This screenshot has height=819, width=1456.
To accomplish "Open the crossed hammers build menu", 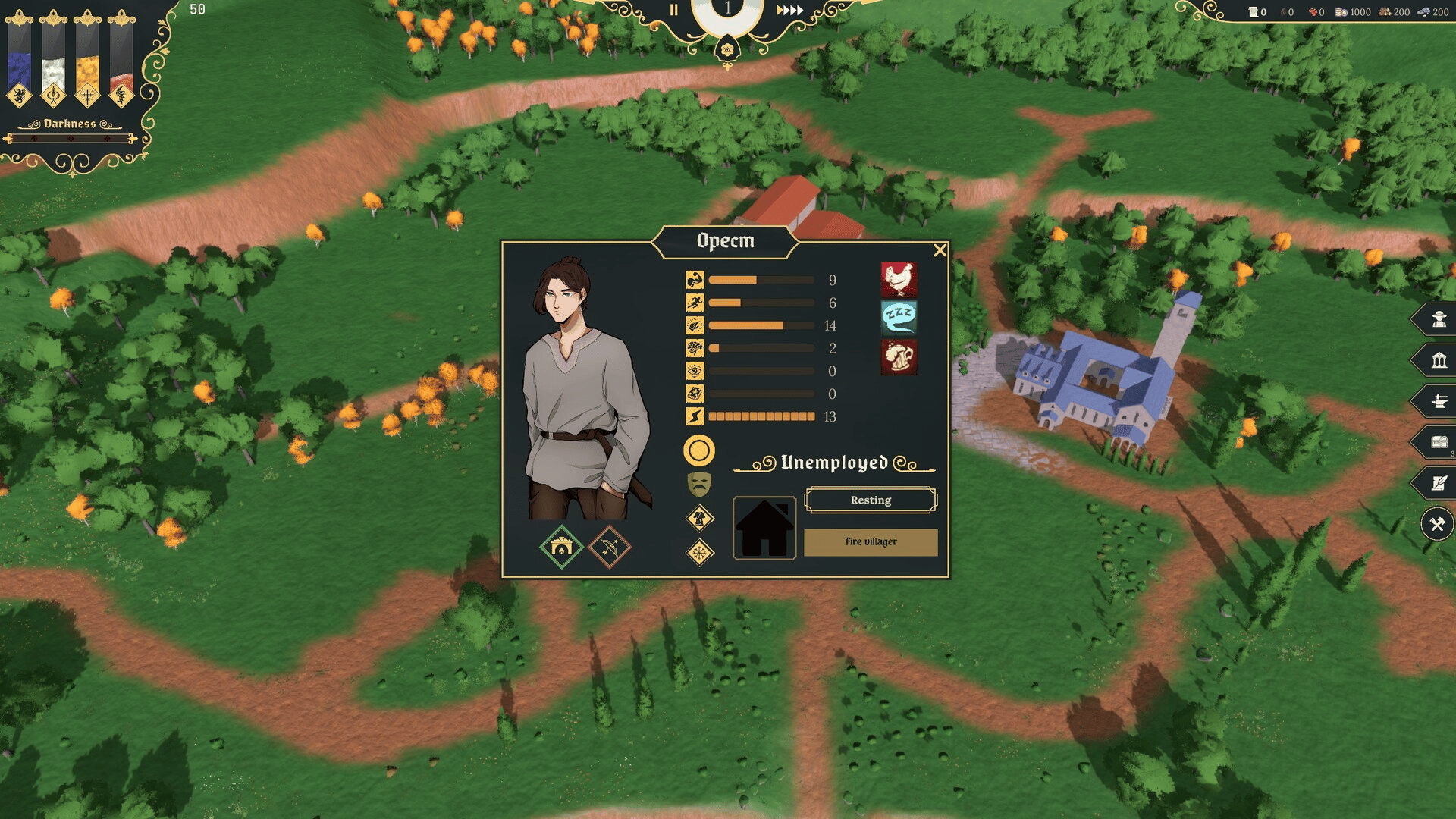I will (x=1437, y=524).
